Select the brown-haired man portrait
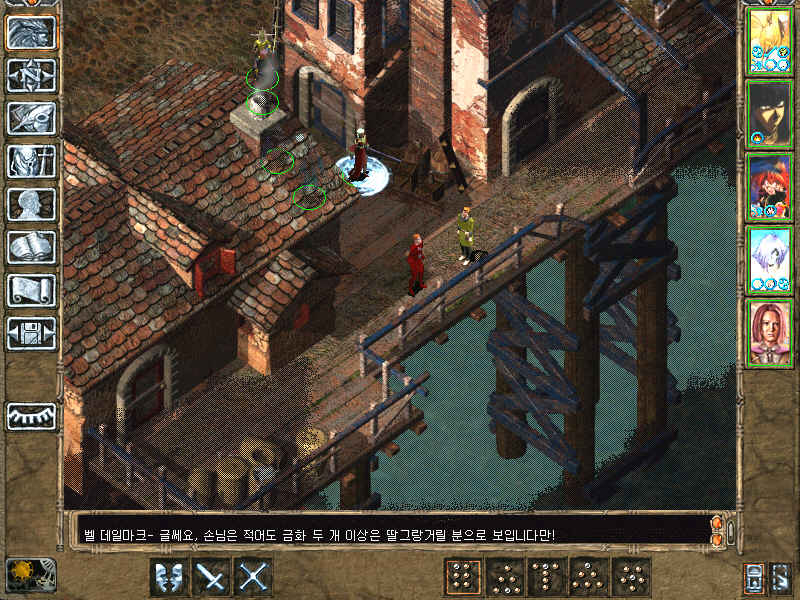This screenshot has width=800, height=600. tap(769, 332)
